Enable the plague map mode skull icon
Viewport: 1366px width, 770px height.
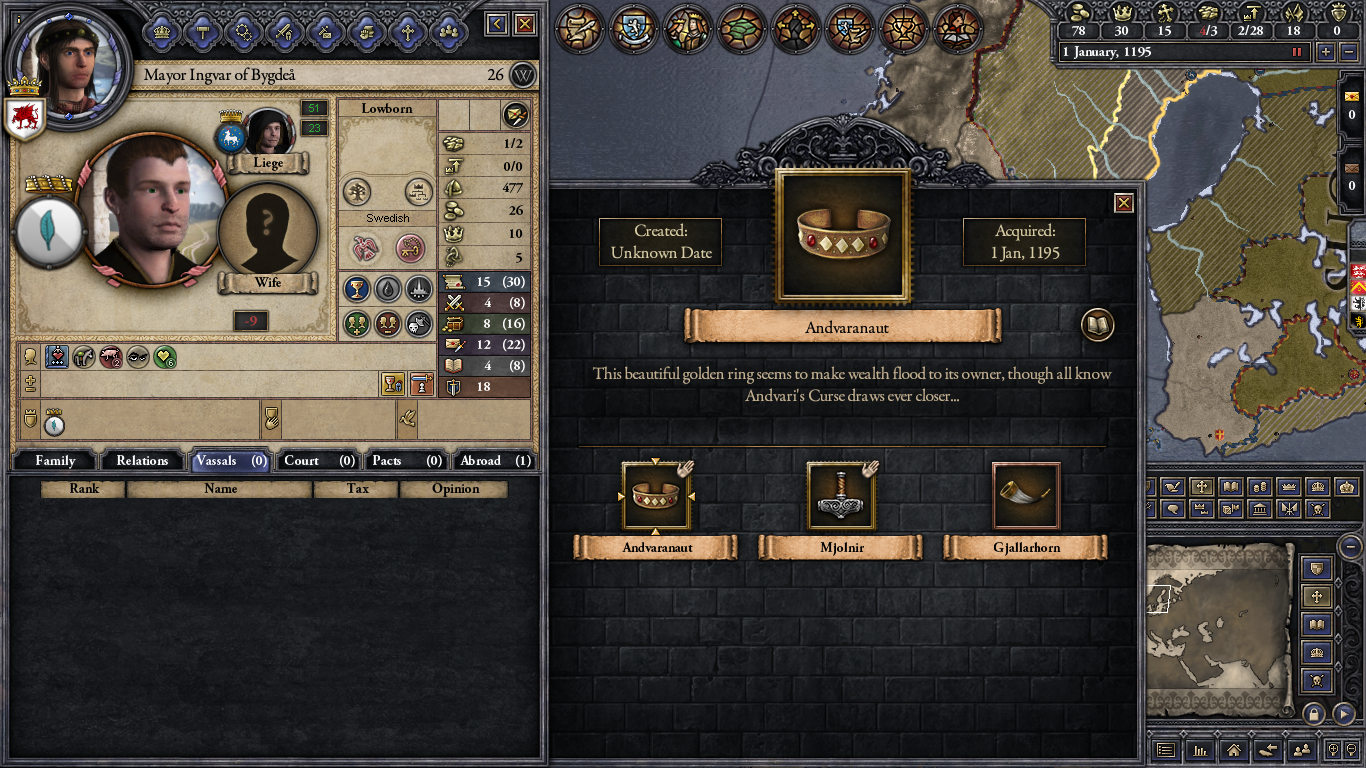click(x=1319, y=508)
